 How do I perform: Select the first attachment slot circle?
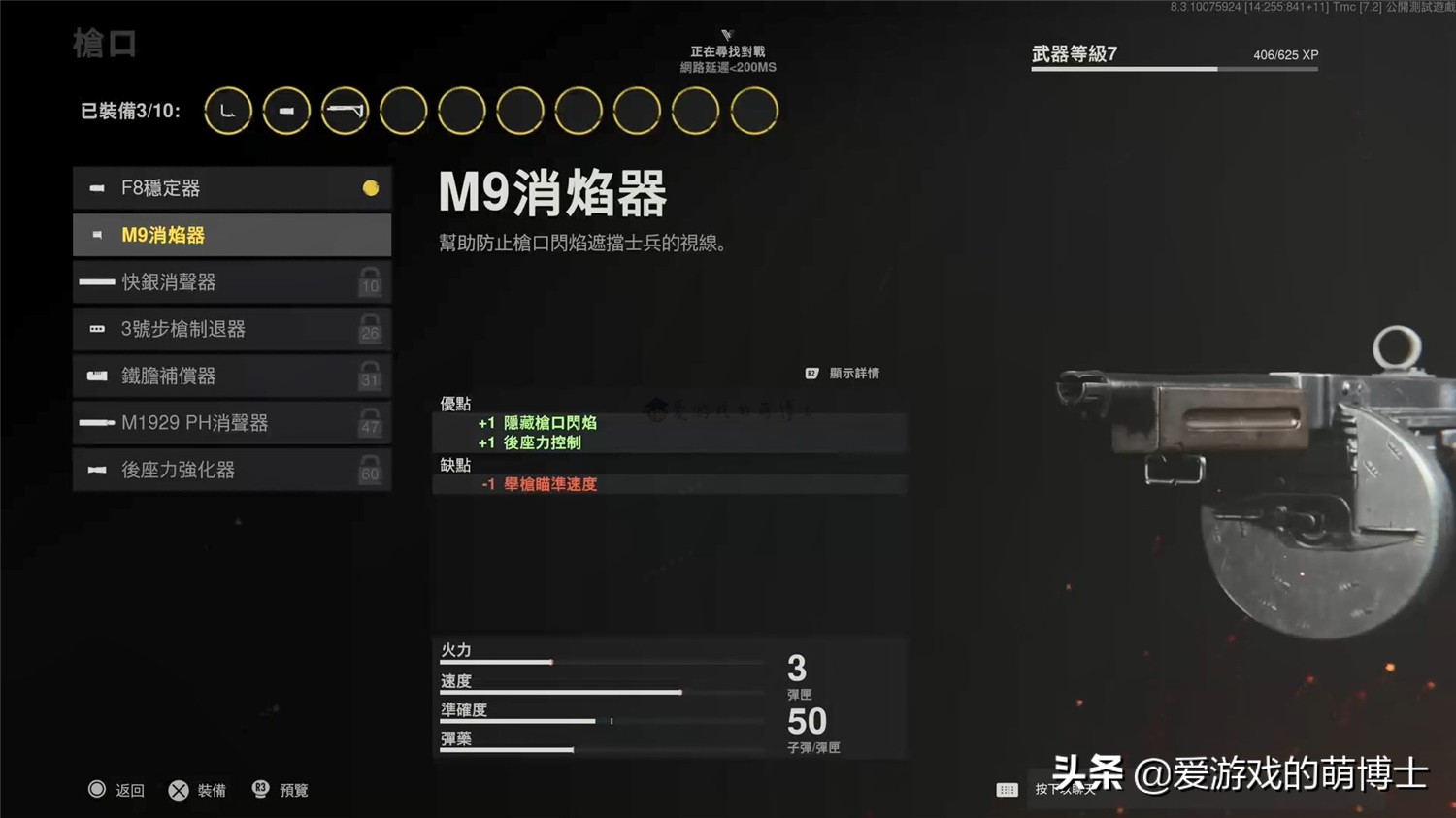coord(227,110)
